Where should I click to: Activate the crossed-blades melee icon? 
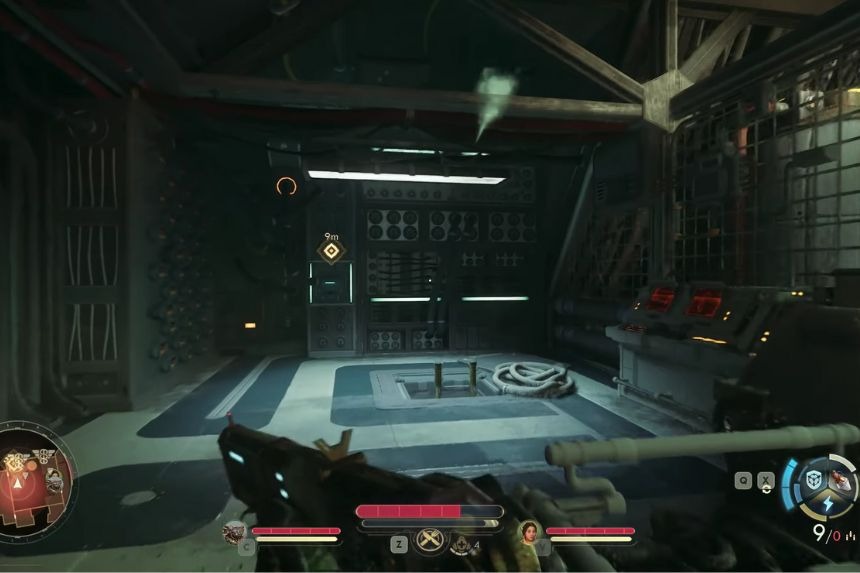[x=430, y=540]
